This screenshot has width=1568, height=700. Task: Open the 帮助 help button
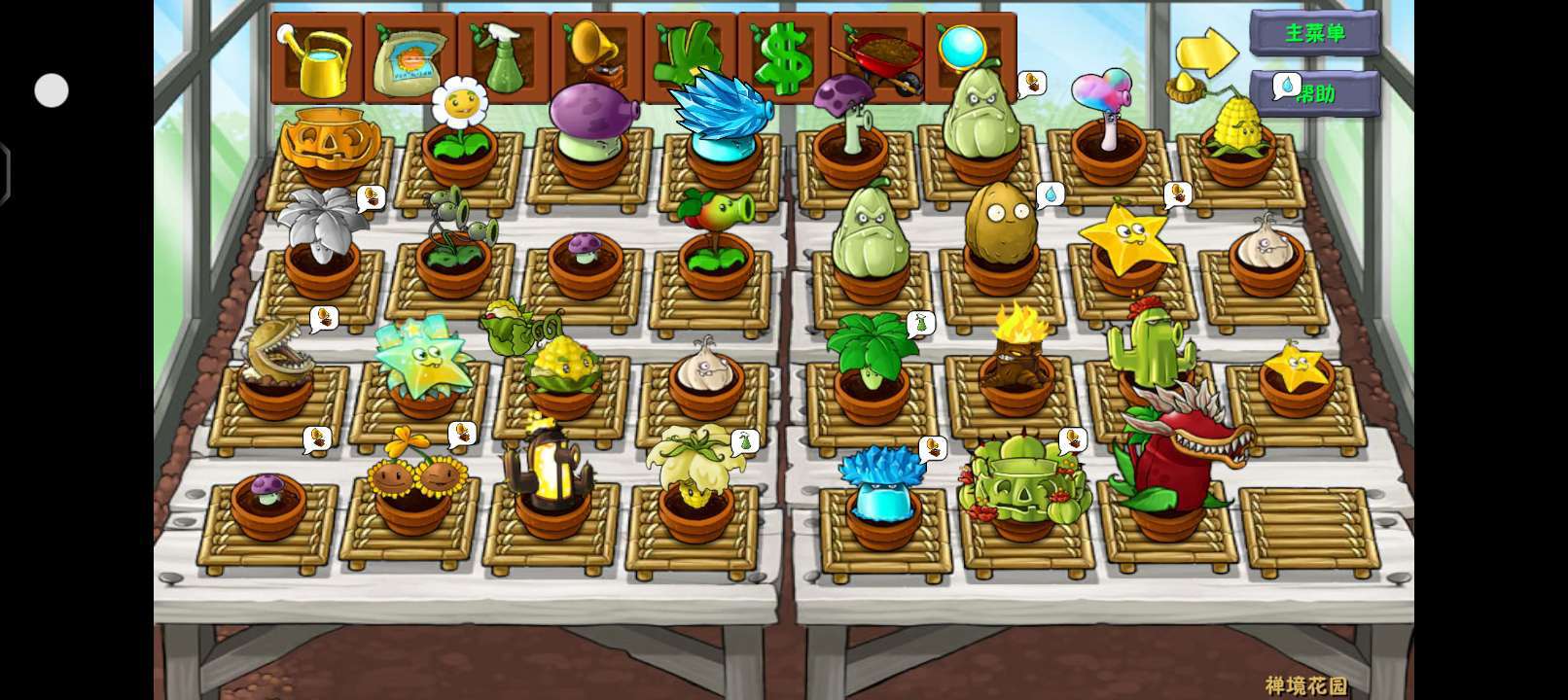(1316, 93)
